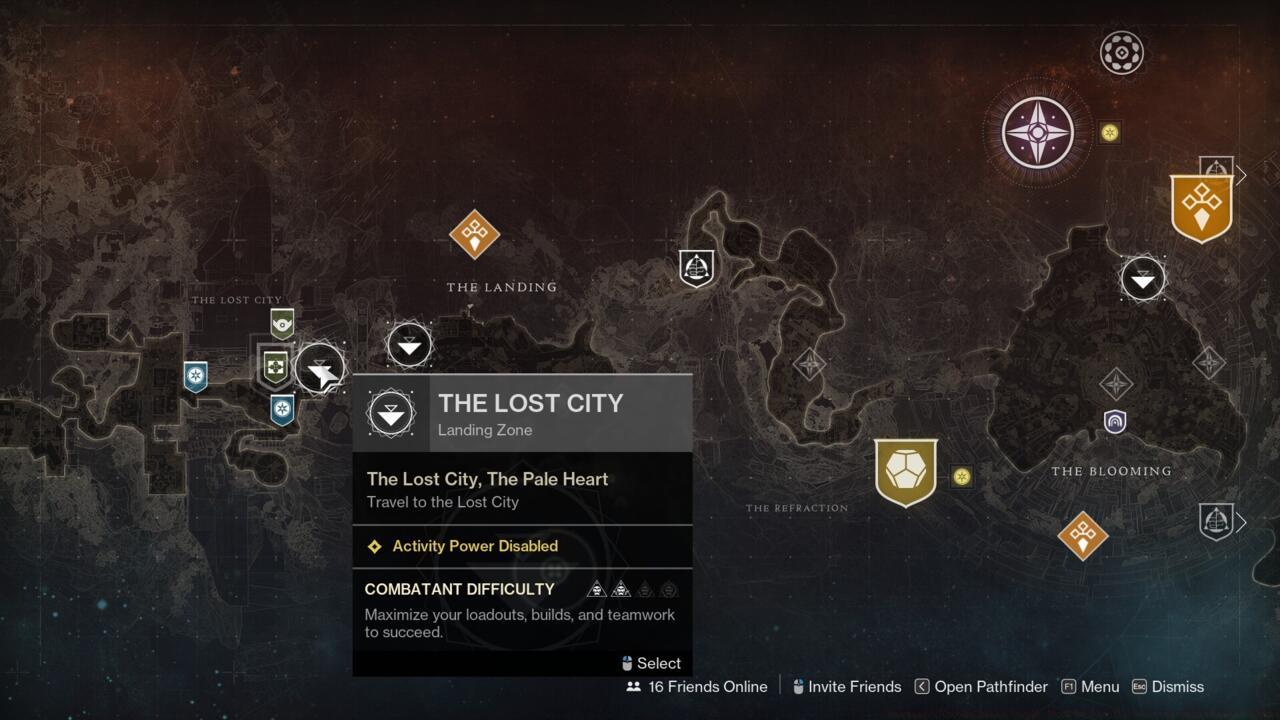The height and width of the screenshot is (720, 1280).
Task: Select the large purple four-point star node
Action: point(1038,132)
